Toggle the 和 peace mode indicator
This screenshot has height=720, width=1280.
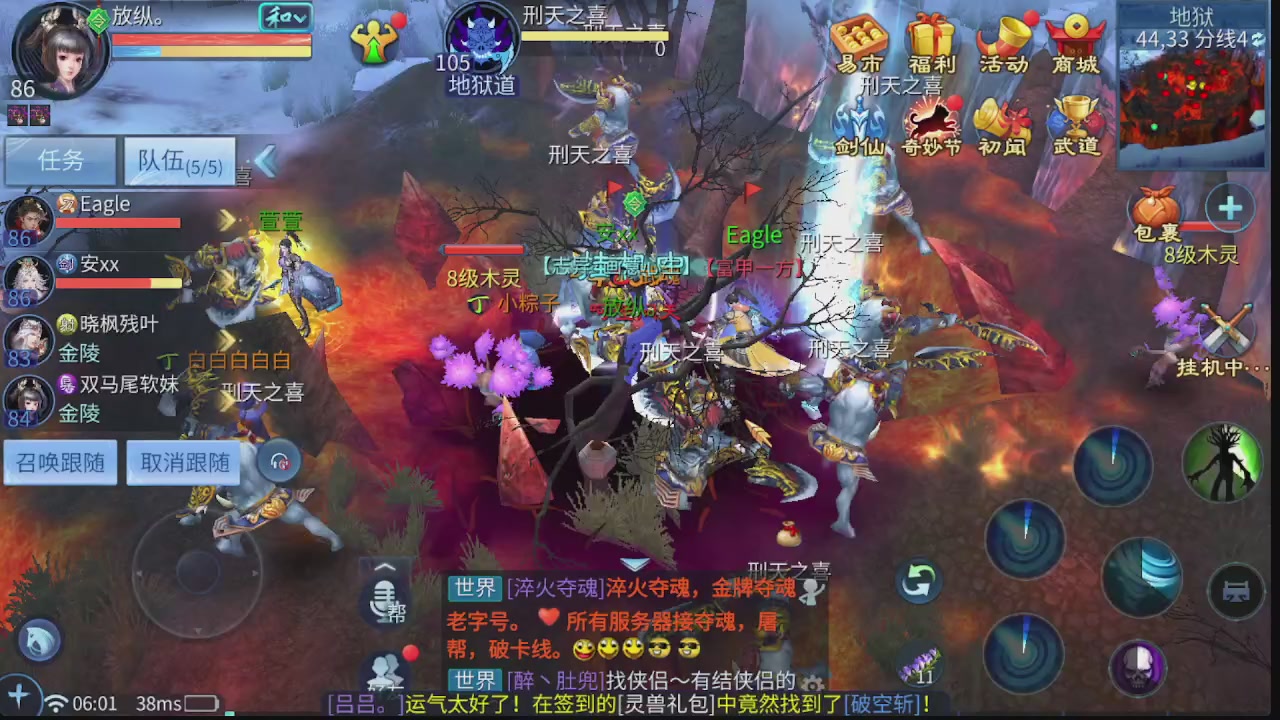288,18
